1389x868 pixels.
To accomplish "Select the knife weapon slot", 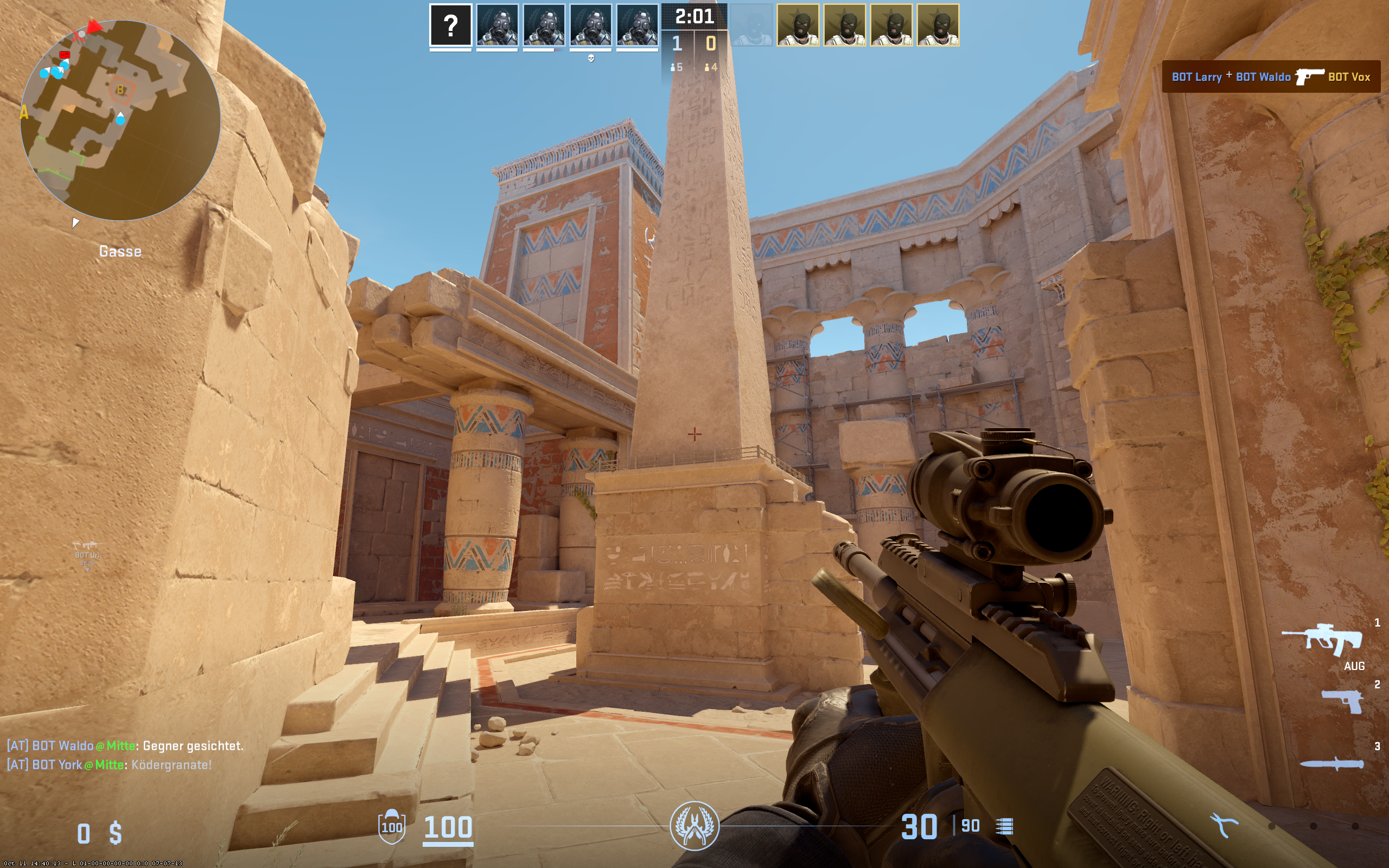I will (x=1331, y=763).
